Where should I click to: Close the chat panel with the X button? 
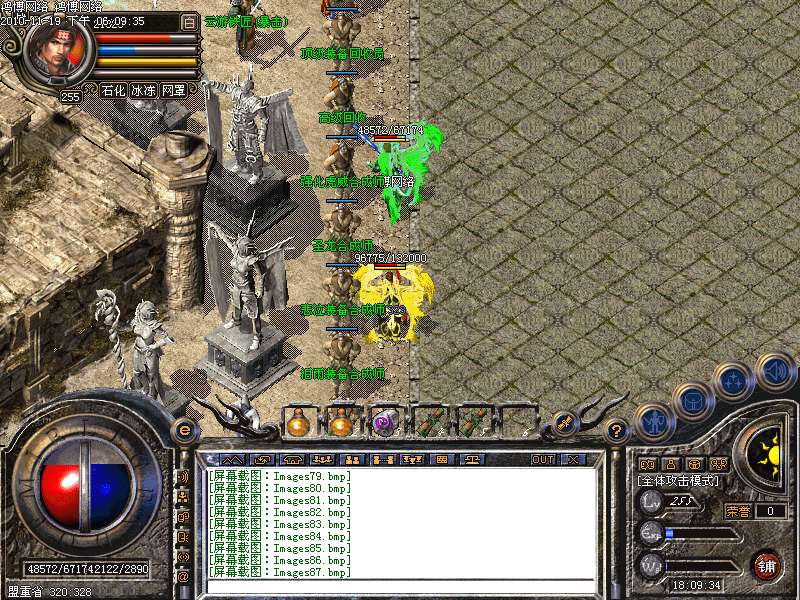[573, 459]
